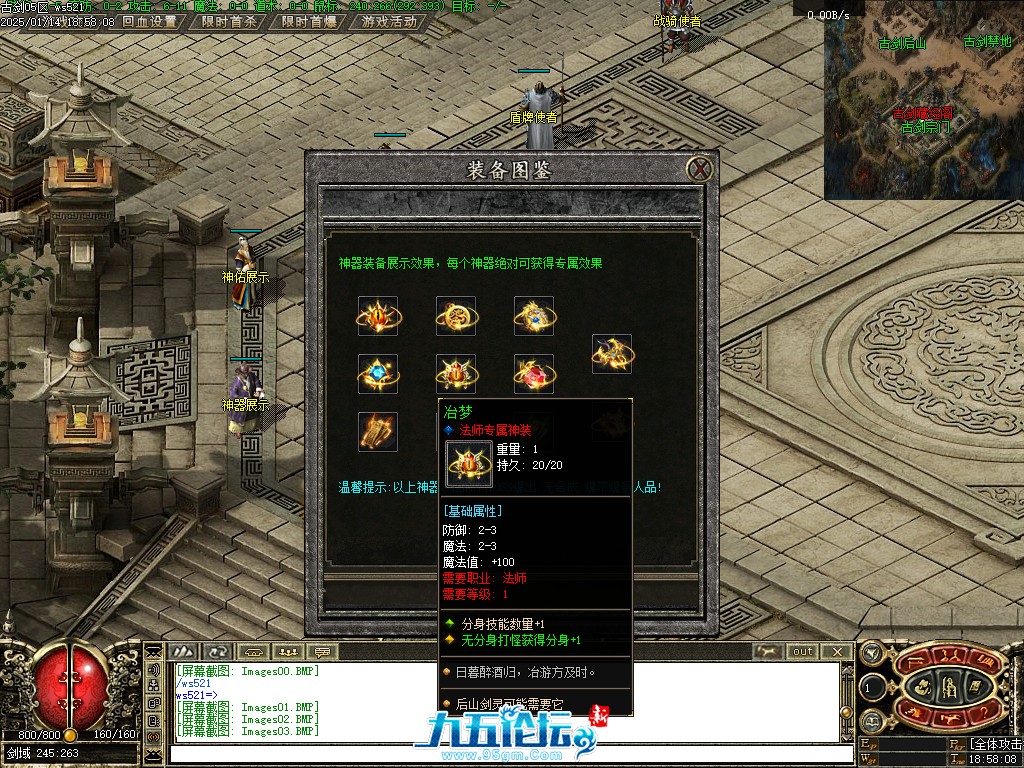
Task: Open the 限时首杀 first-kill event
Action: point(228,21)
